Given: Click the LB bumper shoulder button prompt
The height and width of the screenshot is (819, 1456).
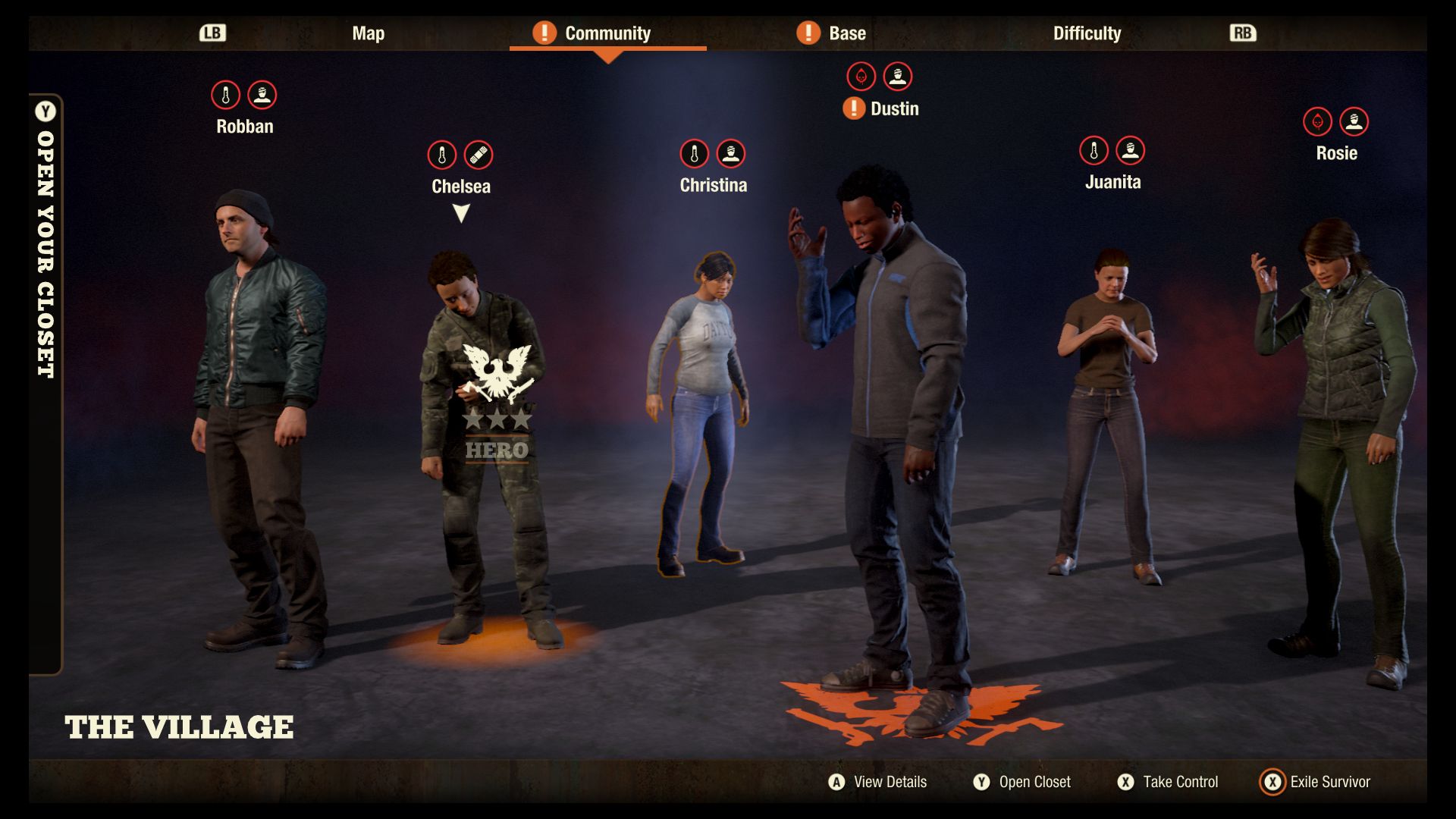Looking at the screenshot, I should coord(212,33).
